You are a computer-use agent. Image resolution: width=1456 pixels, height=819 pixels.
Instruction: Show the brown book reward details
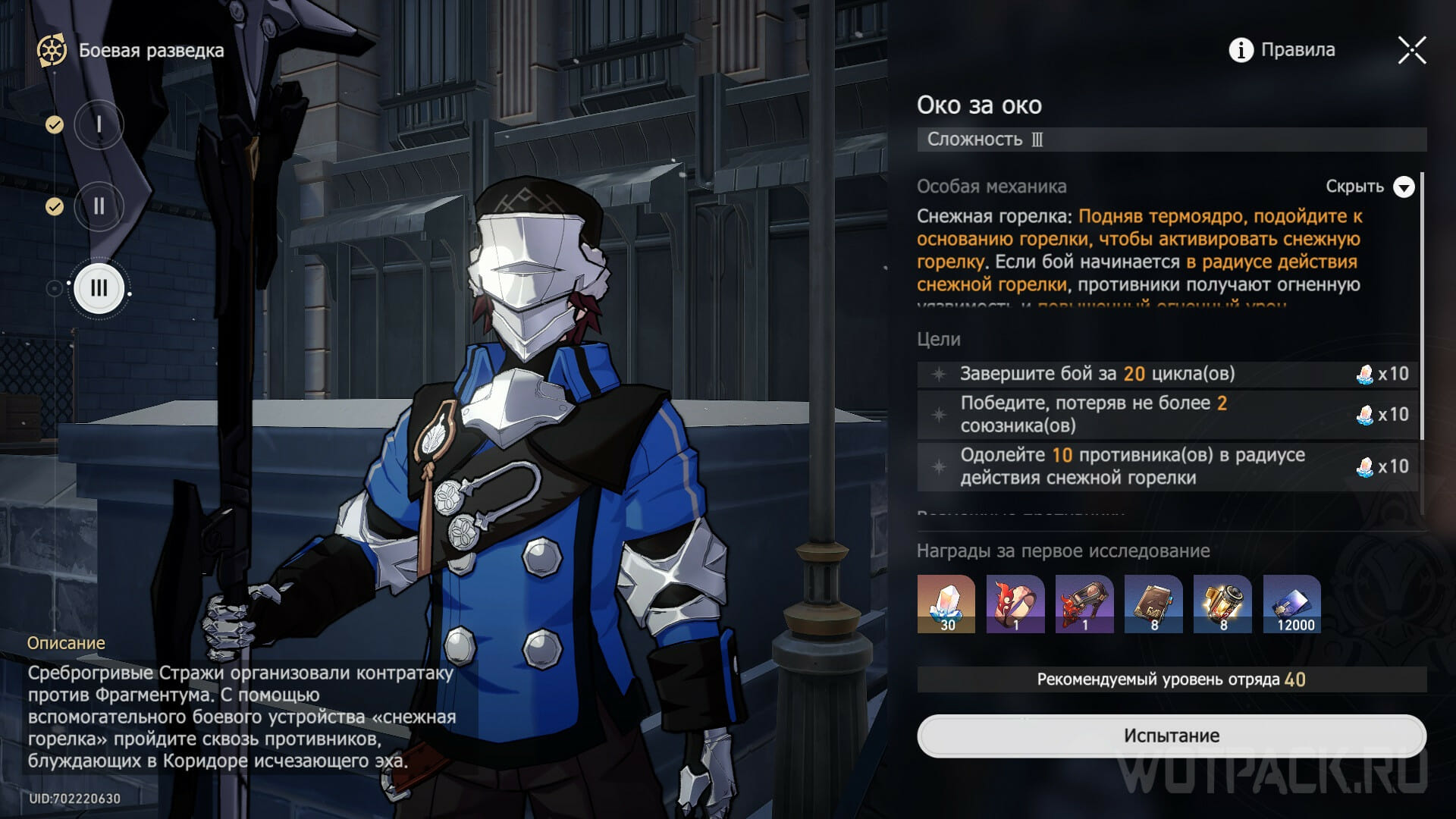pyautogui.click(x=1153, y=604)
